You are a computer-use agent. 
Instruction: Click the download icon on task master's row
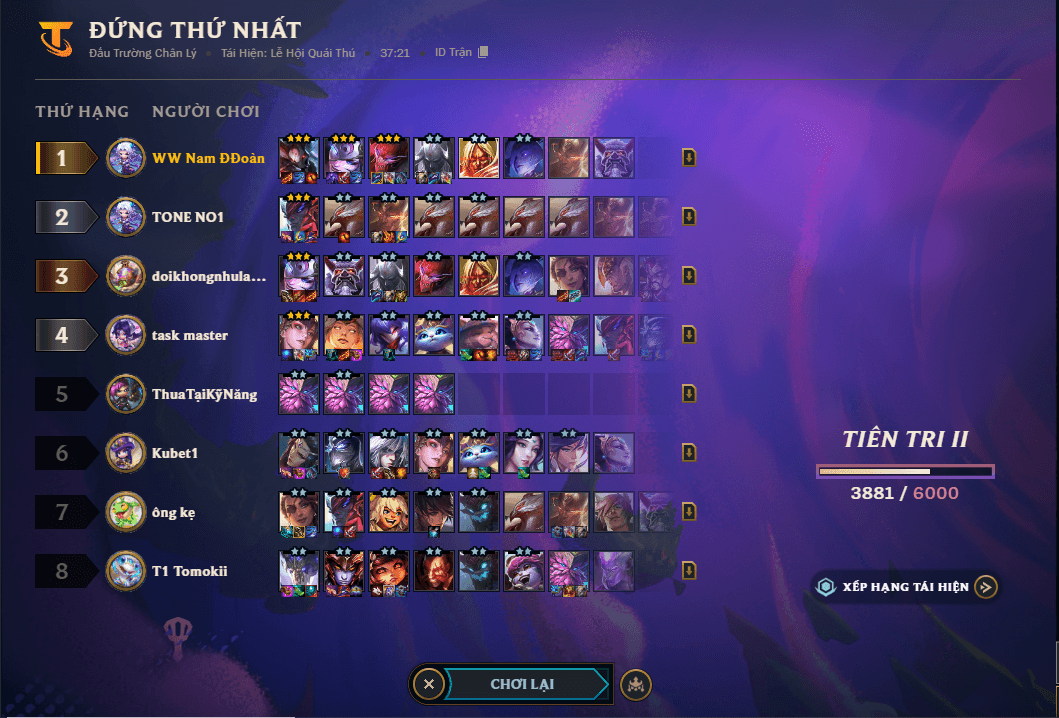coord(689,335)
